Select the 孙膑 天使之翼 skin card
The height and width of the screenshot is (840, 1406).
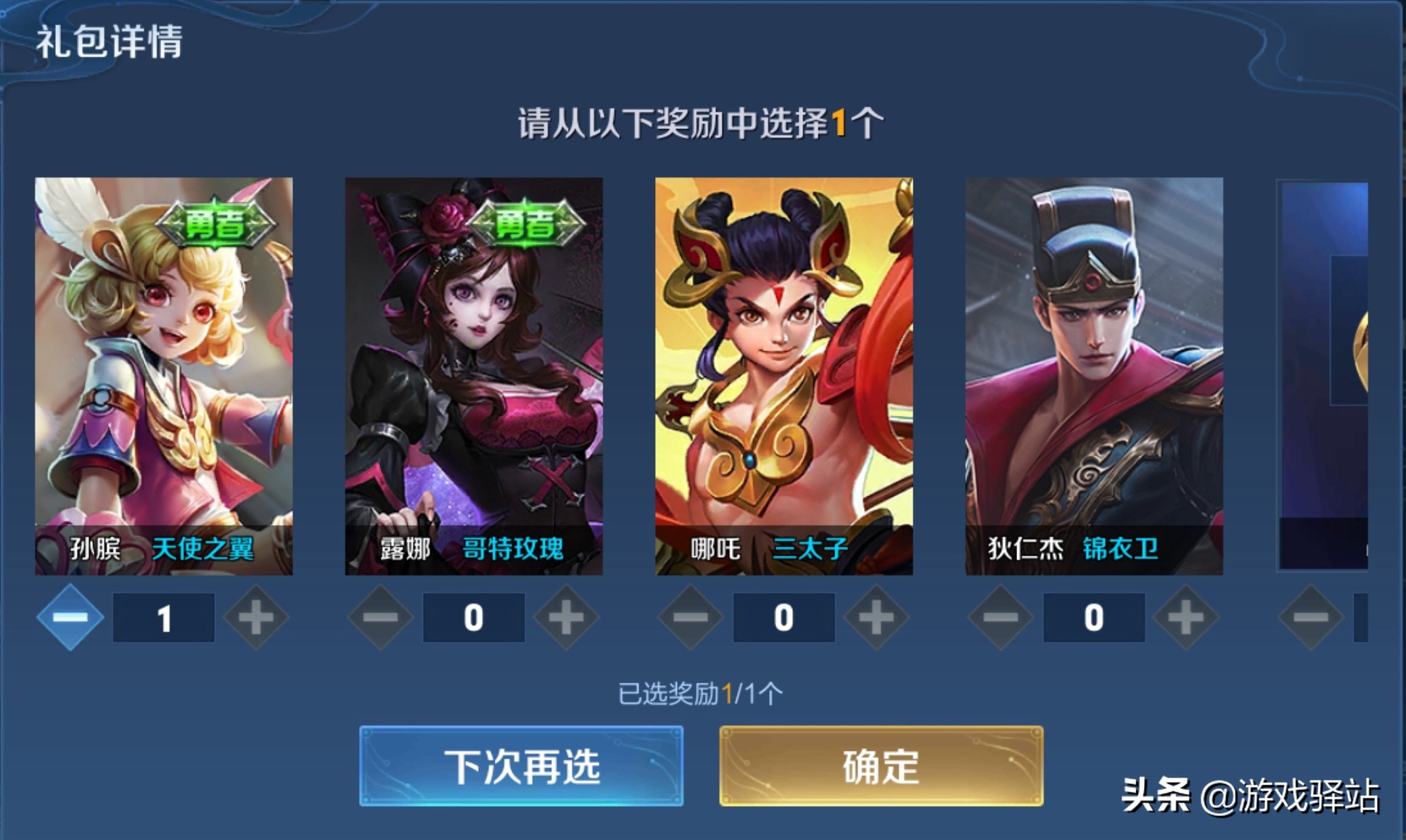(164, 376)
